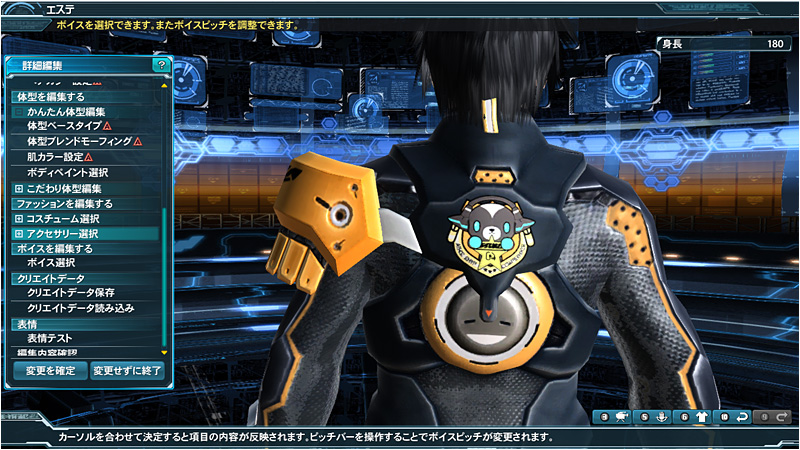Choose クリエイトデータ保存
The image size is (800, 450).
coord(70,293)
